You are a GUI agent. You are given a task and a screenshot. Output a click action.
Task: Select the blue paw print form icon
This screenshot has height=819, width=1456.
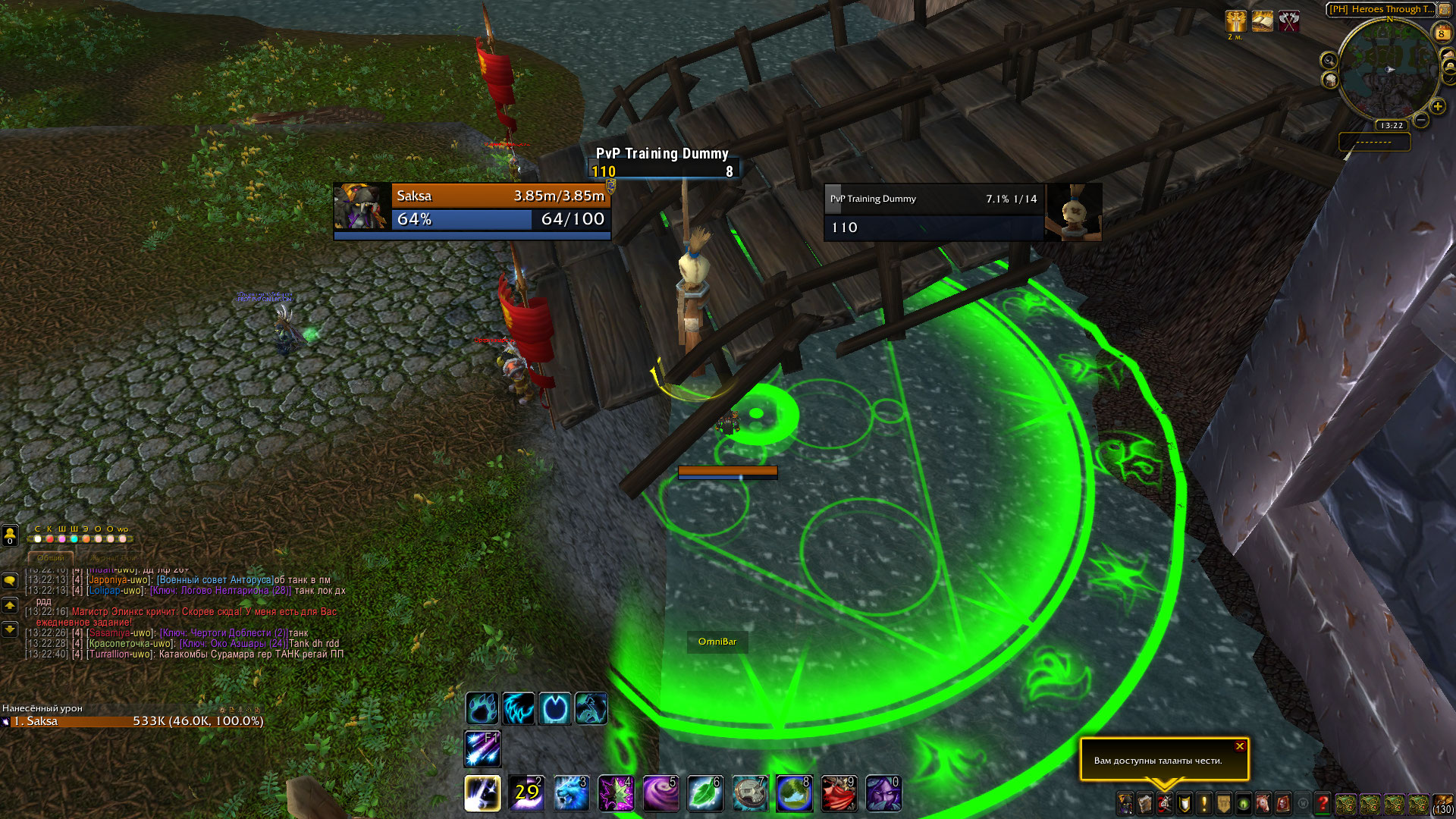[482, 708]
